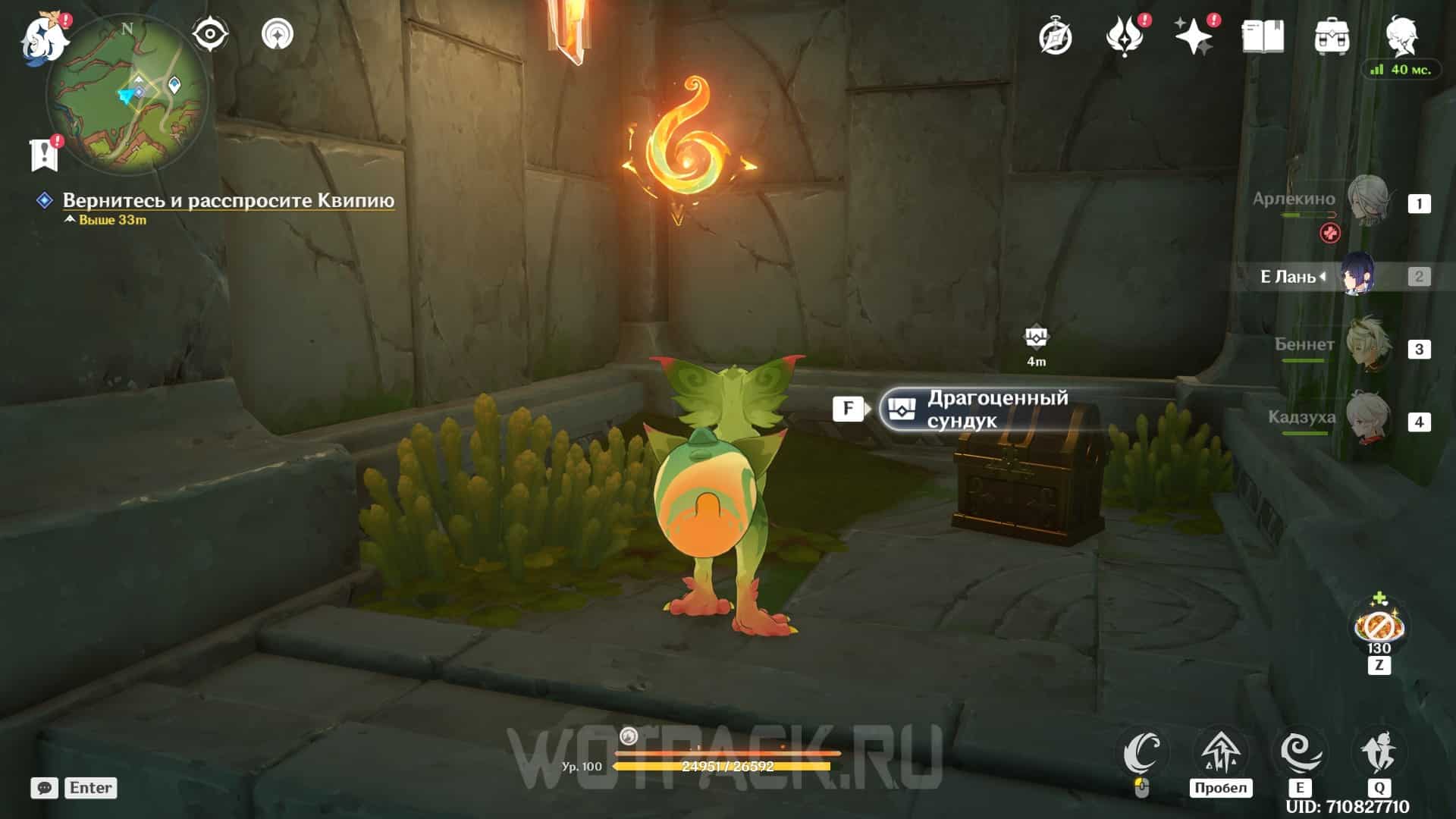Switch to Арлекино in the party
1456x819 pixels.
tap(1369, 202)
